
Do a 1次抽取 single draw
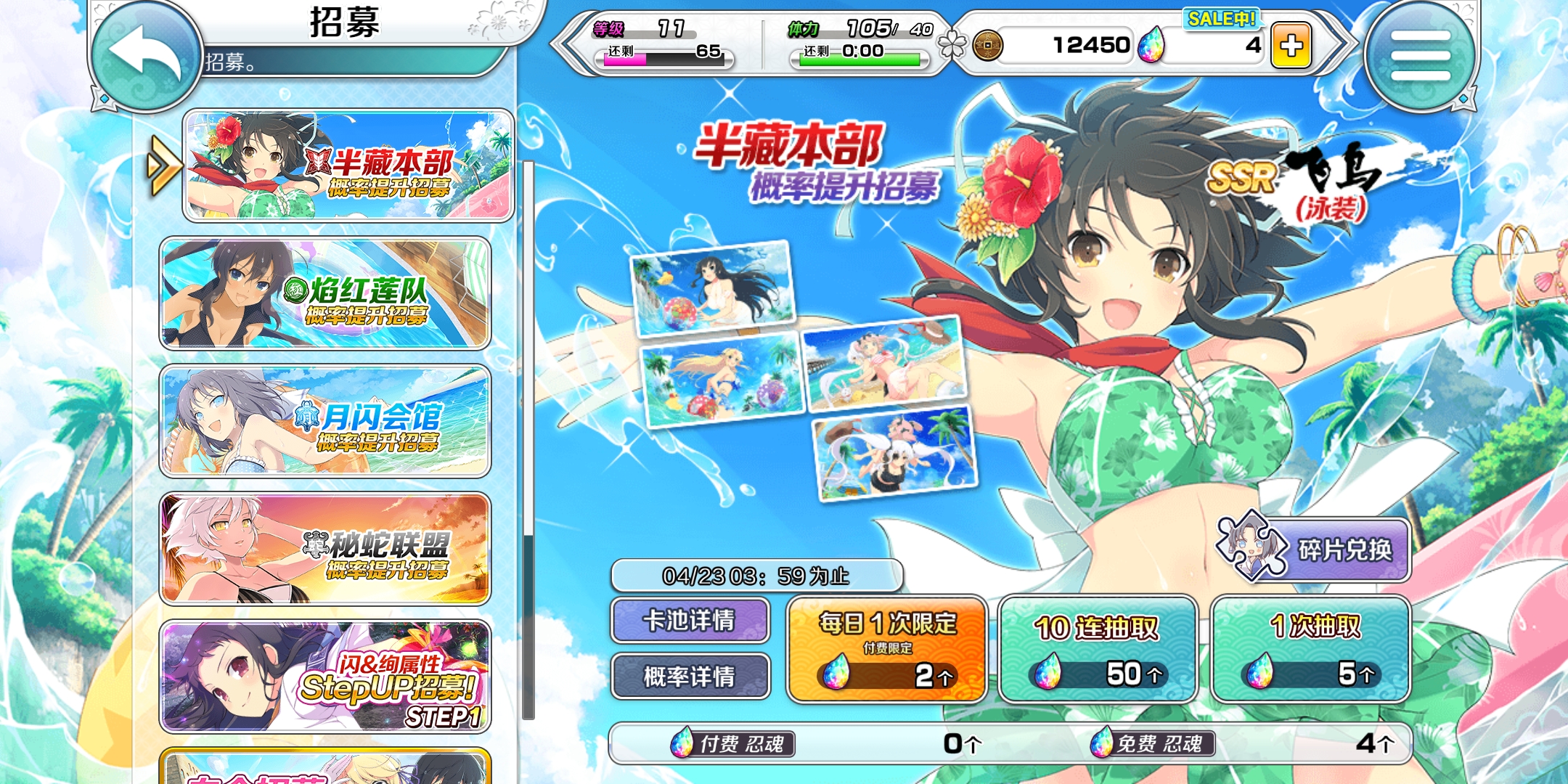point(1311,650)
